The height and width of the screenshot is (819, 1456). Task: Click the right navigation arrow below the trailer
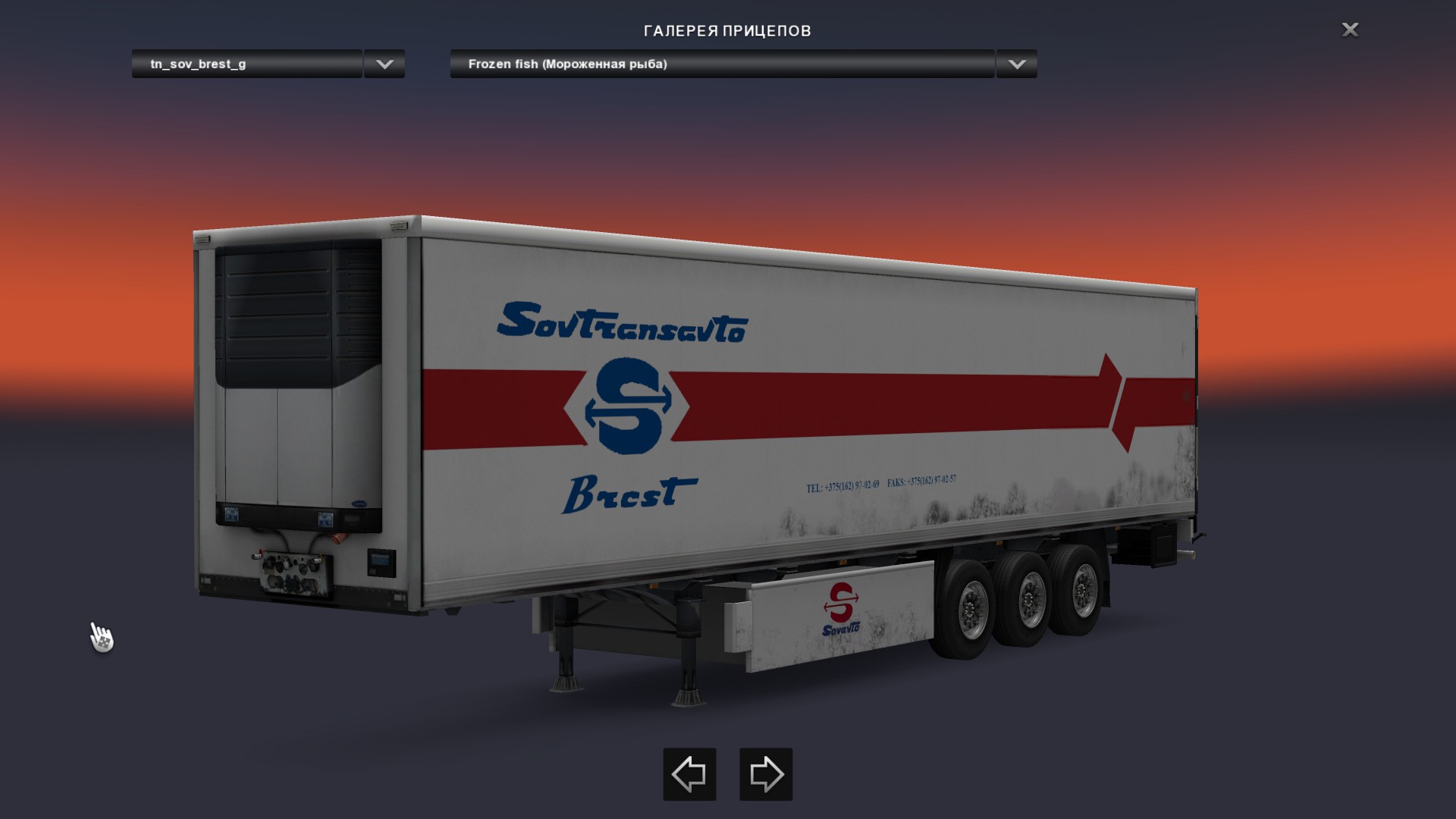coord(766,774)
